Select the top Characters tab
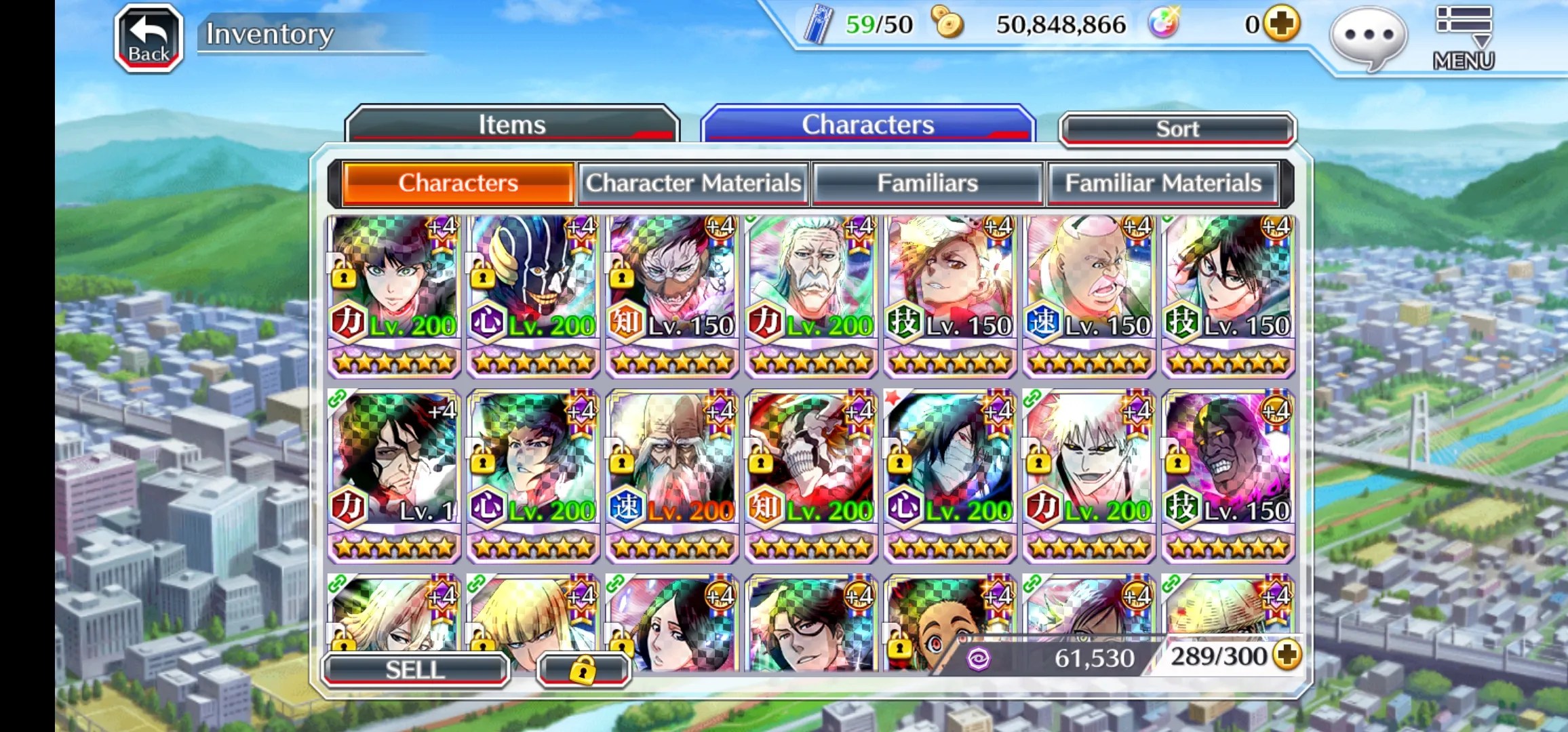Screen dimensions: 1568x732 (x=867, y=125)
